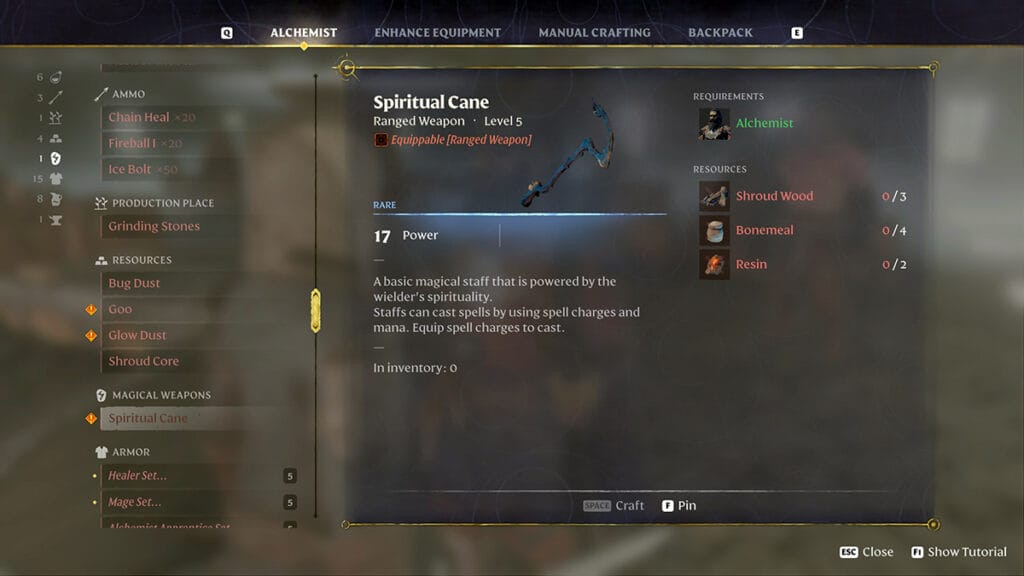Open the Manual Crafting tab

point(594,33)
